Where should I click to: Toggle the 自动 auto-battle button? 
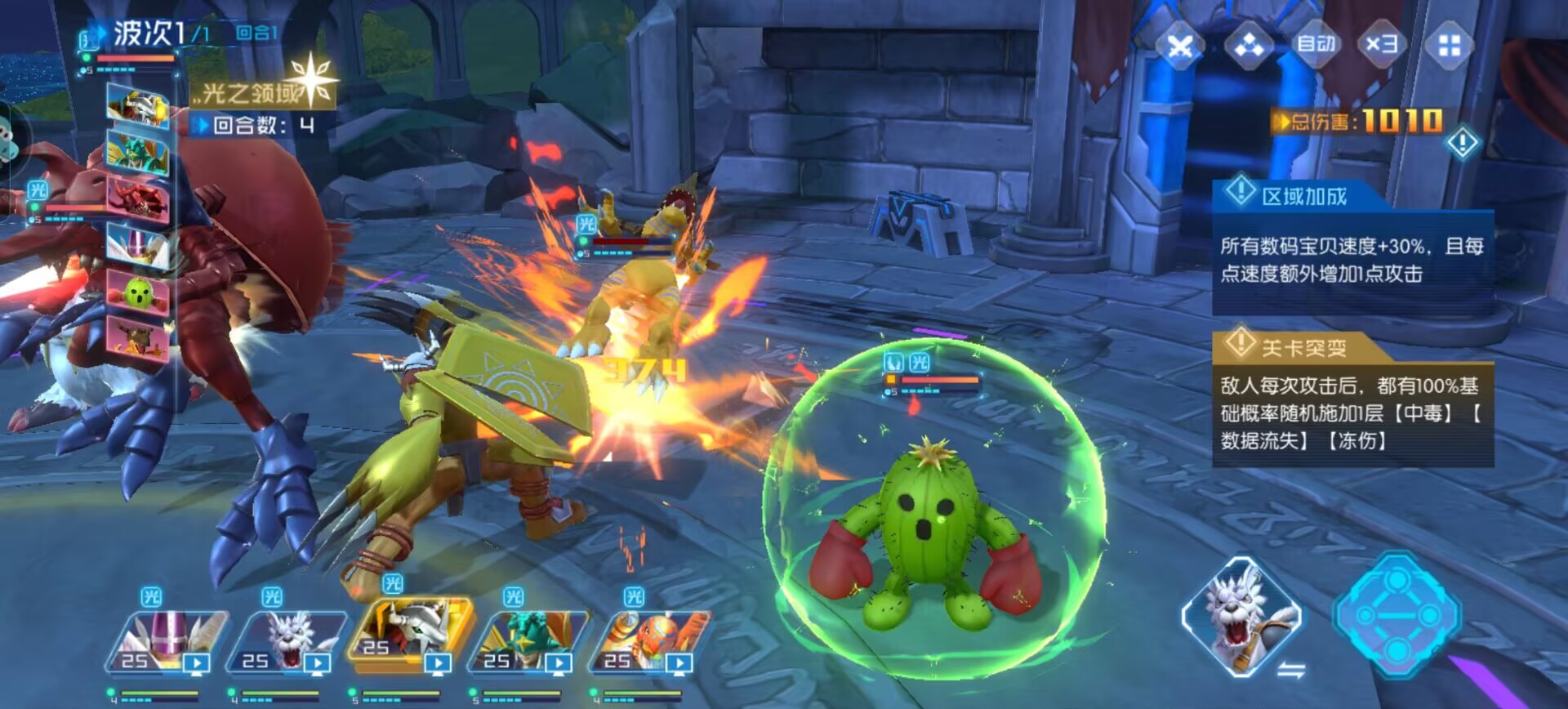point(1316,44)
